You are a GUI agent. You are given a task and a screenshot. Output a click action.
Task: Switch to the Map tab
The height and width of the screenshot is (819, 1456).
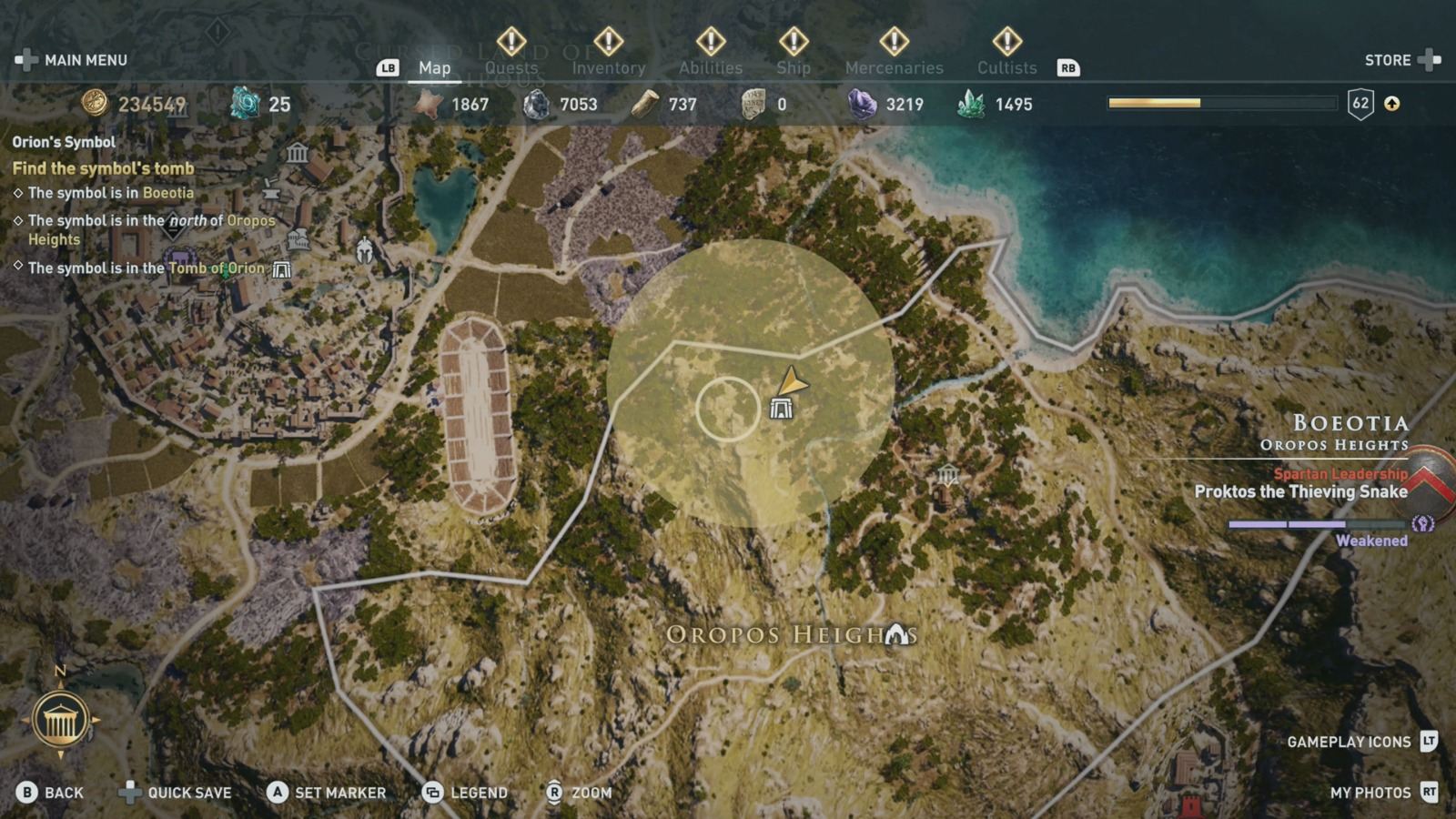click(x=434, y=66)
